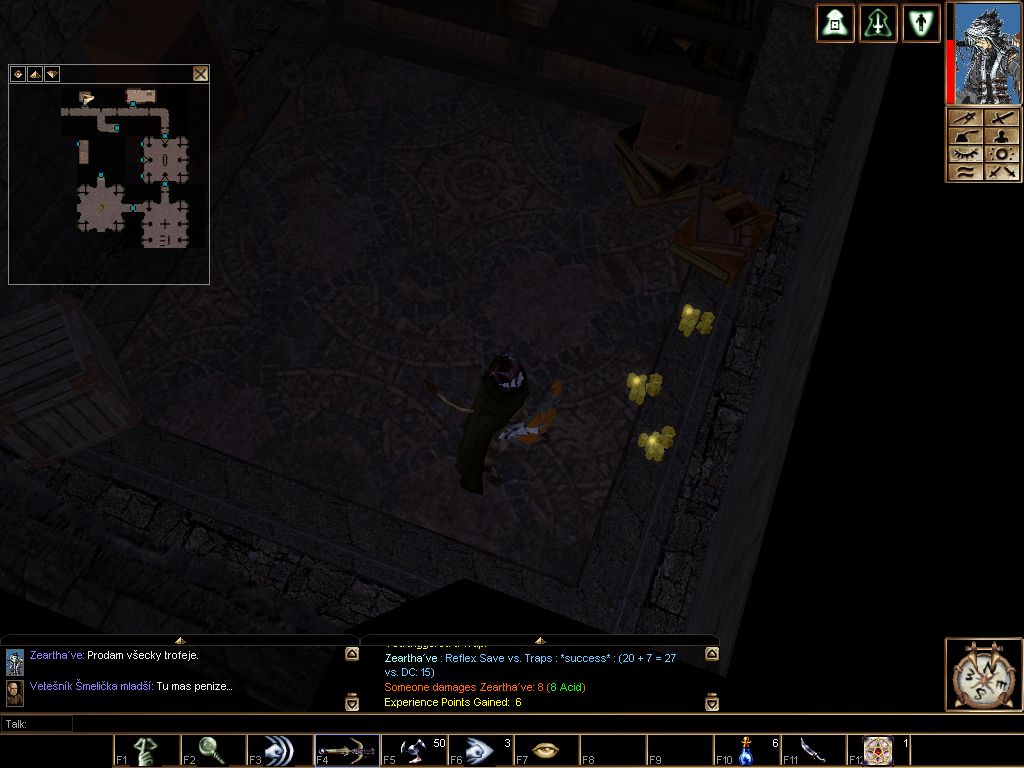Click the minimap's upward pyramid button
Screen dimensions: 1024x768
point(35,74)
